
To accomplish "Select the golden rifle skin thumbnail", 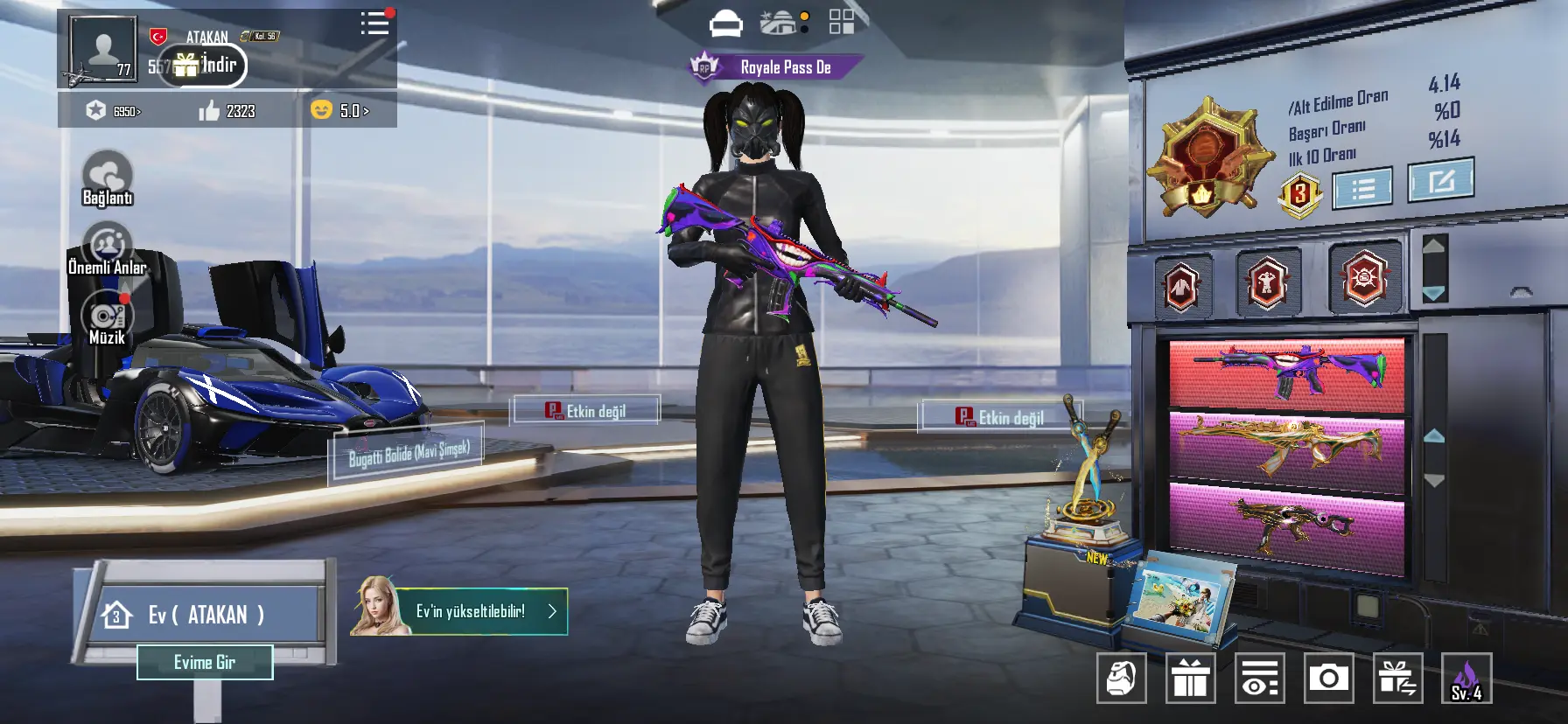I will [x=1286, y=448].
